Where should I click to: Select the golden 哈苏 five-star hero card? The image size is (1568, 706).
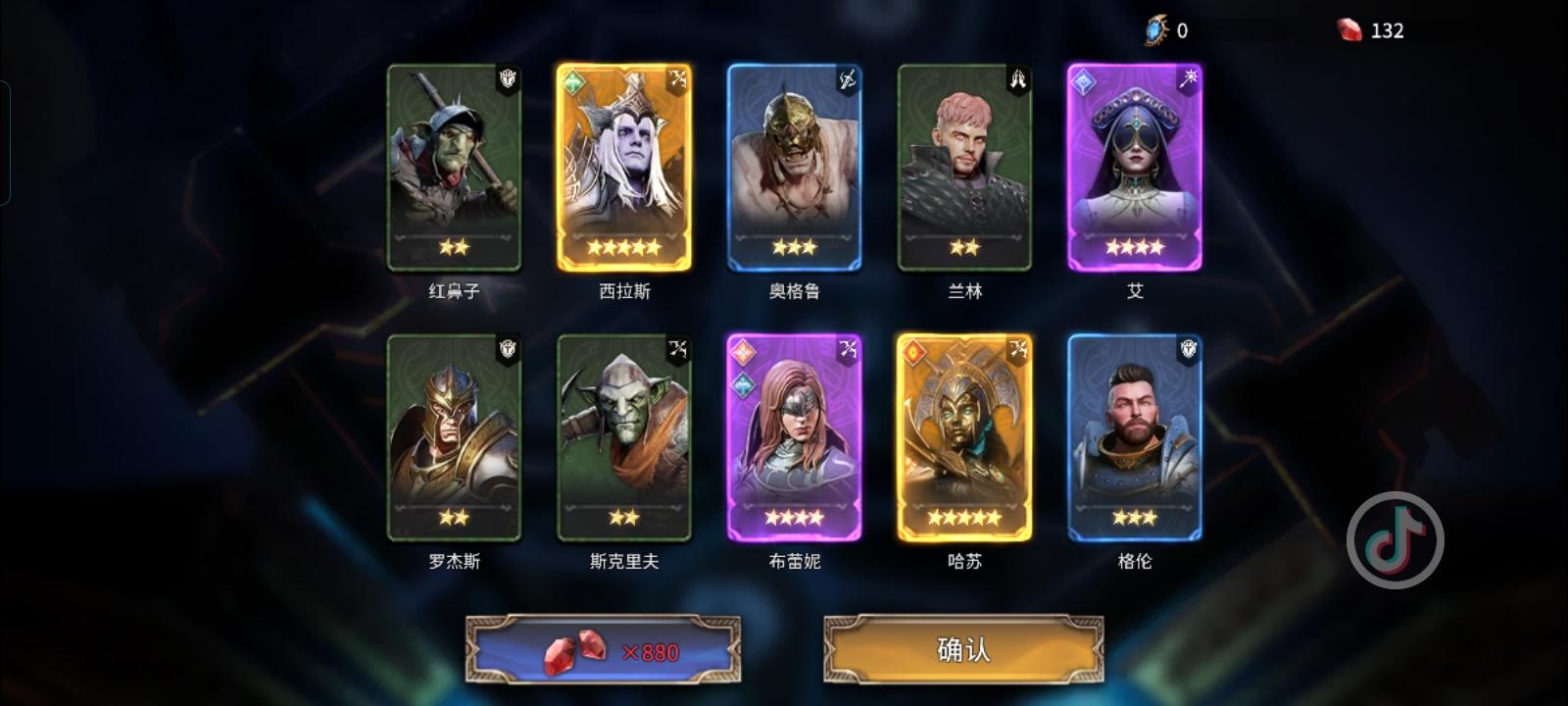coord(964,438)
